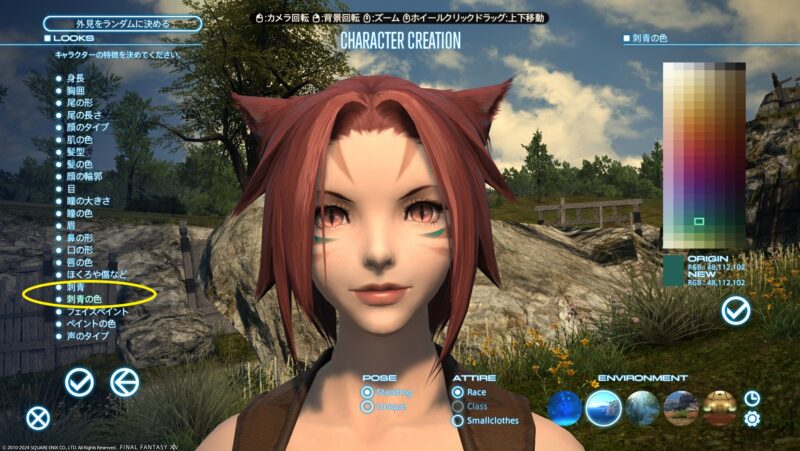Select the フェイスペイント face paint entry
Screen dimensions: 800x451
(97, 312)
